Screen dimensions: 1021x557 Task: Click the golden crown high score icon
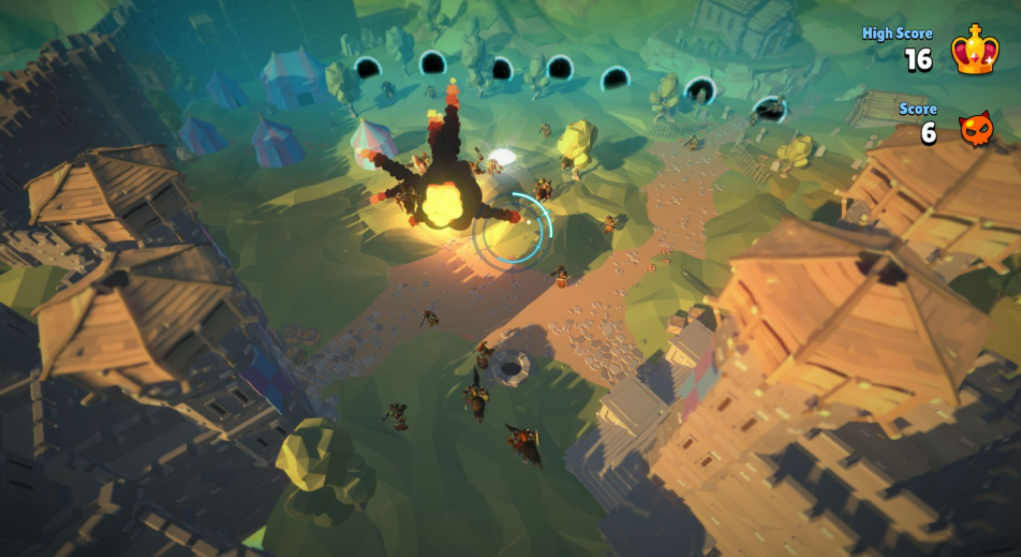click(x=972, y=50)
